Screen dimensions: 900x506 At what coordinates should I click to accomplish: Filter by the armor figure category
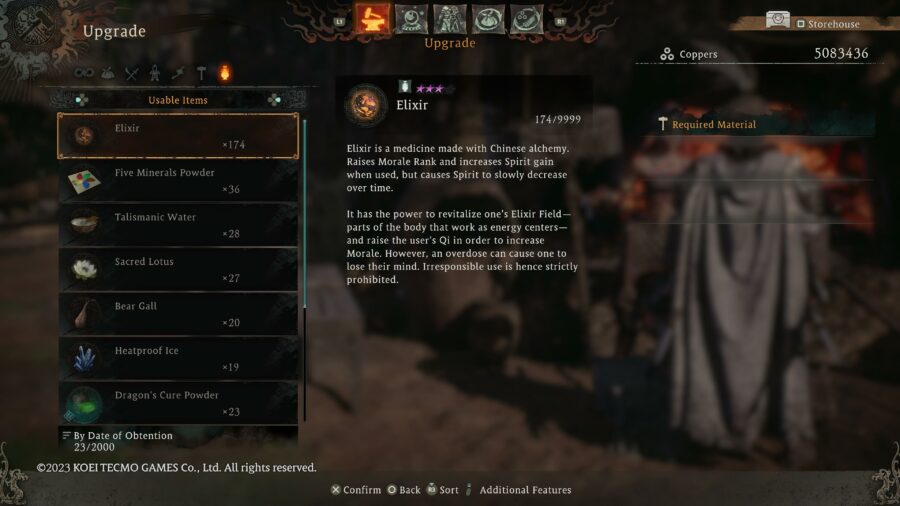[x=155, y=73]
